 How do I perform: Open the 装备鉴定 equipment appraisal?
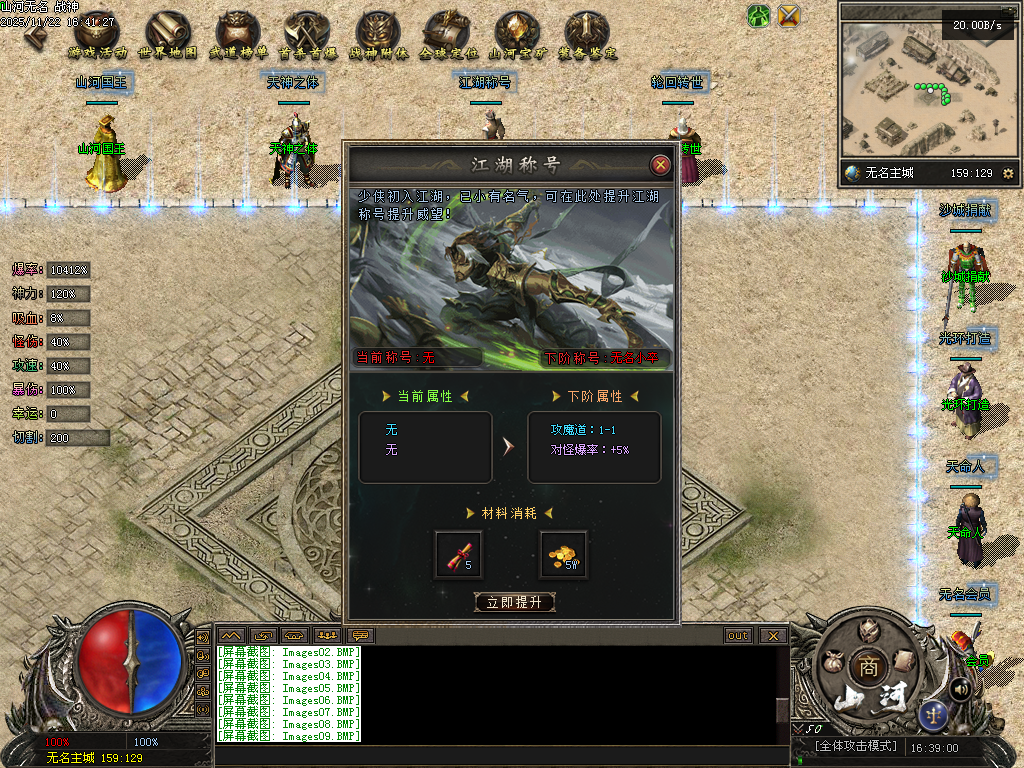click(x=587, y=35)
